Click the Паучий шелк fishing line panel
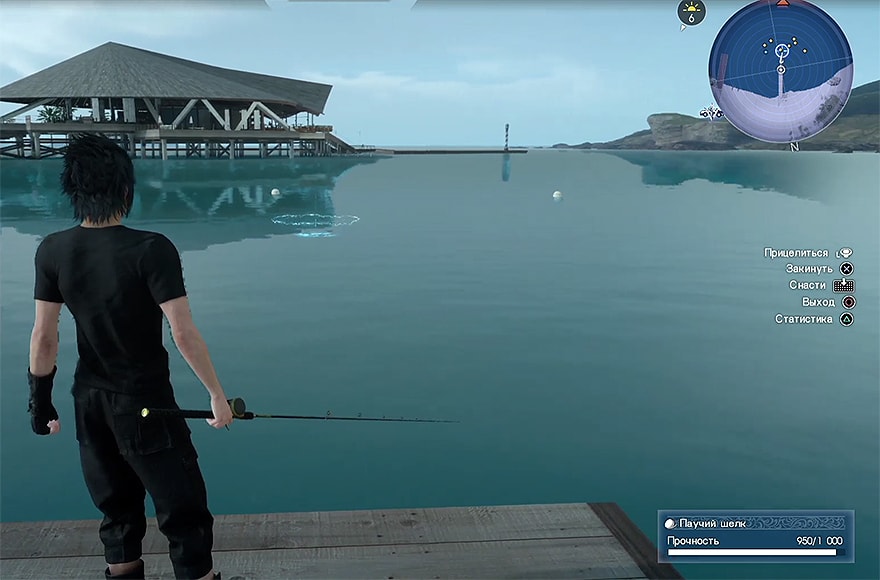The width and height of the screenshot is (880, 580). tap(755, 534)
